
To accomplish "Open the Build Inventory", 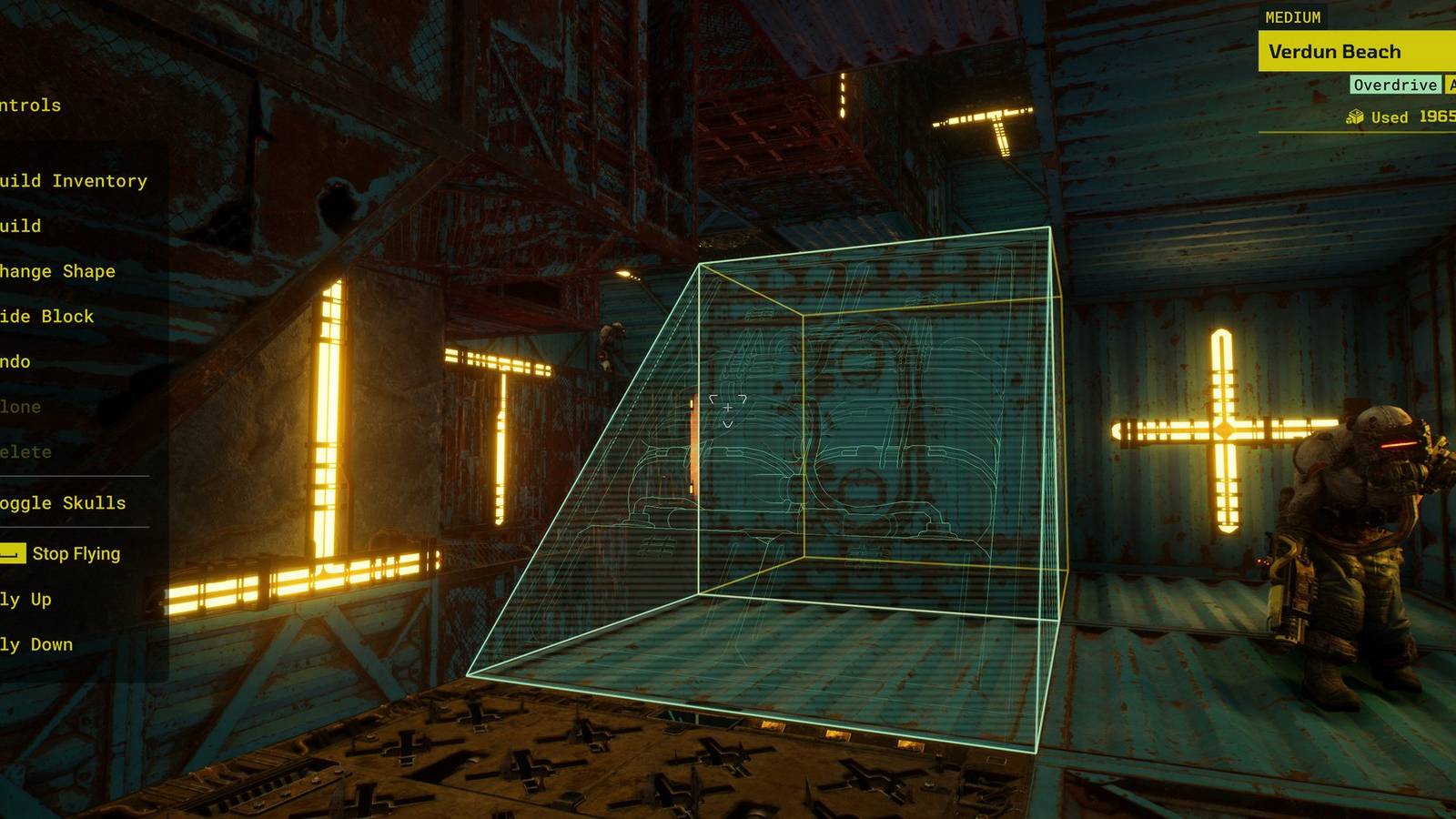I will (x=73, y=180).
